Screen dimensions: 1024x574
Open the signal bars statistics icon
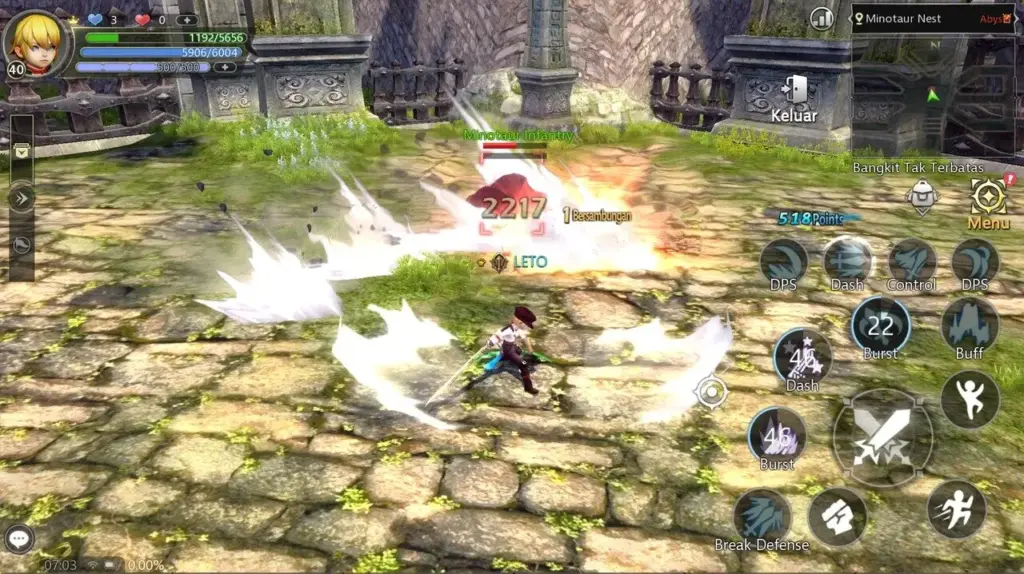pos(821,18)
